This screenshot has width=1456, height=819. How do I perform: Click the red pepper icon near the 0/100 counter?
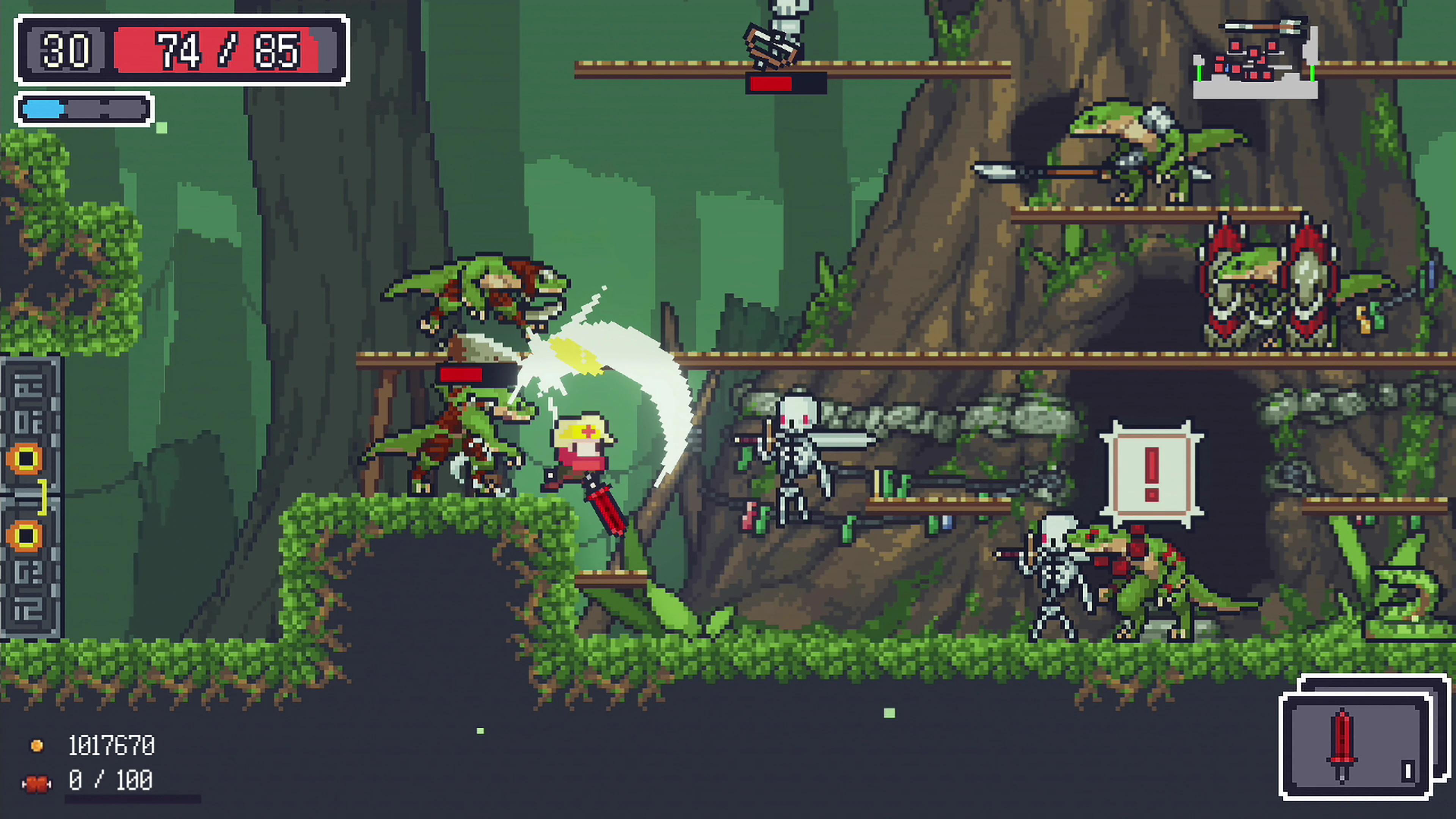coord(37,782)
